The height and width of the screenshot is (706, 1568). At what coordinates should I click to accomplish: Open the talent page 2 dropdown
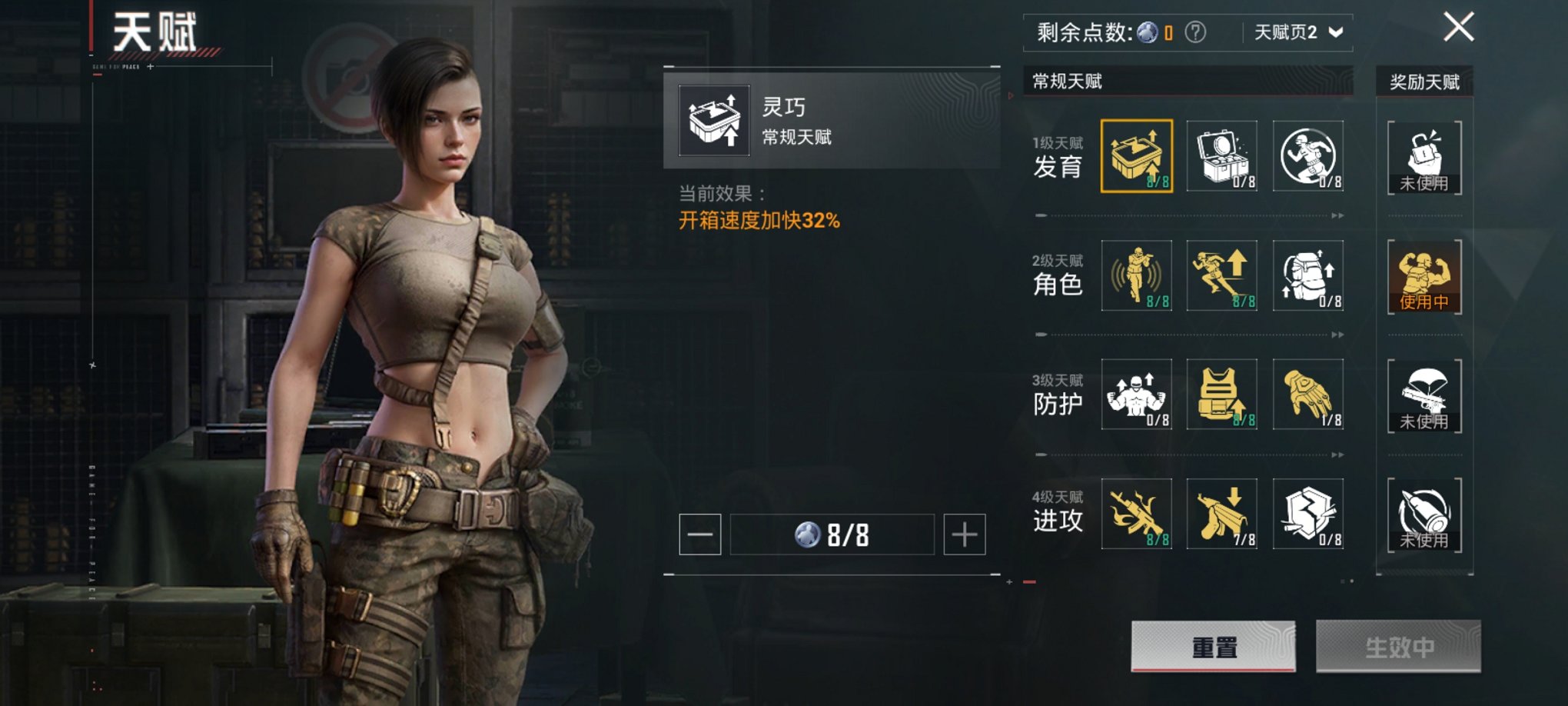coord(1298,32)
